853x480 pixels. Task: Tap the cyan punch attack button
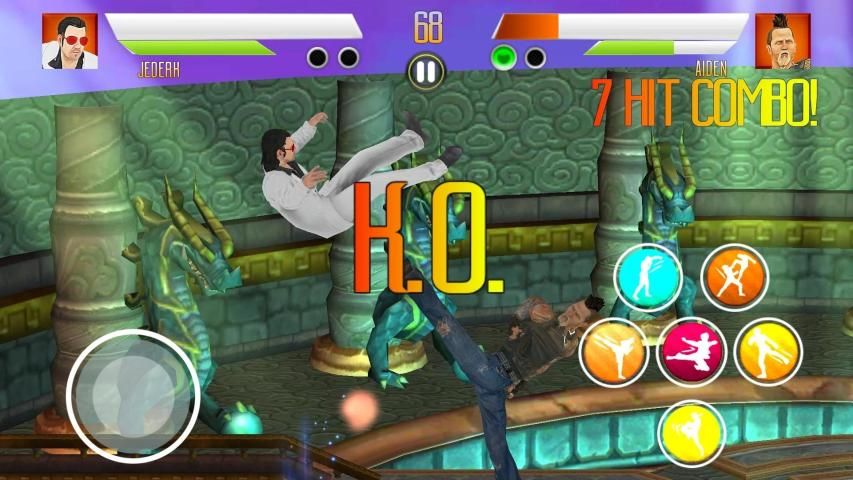(647, 277)
